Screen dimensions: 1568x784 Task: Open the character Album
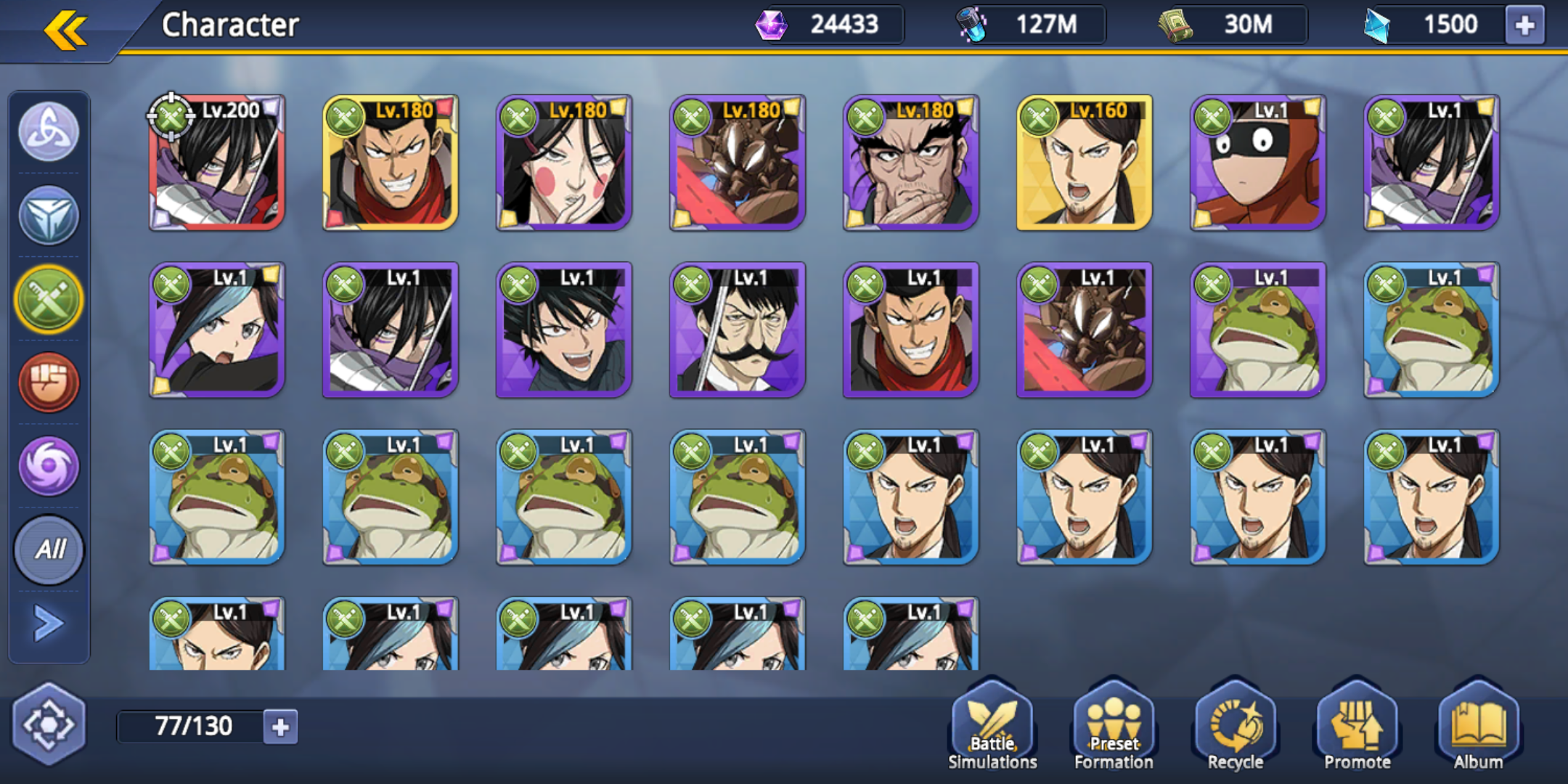click(x=1477, y=726)
